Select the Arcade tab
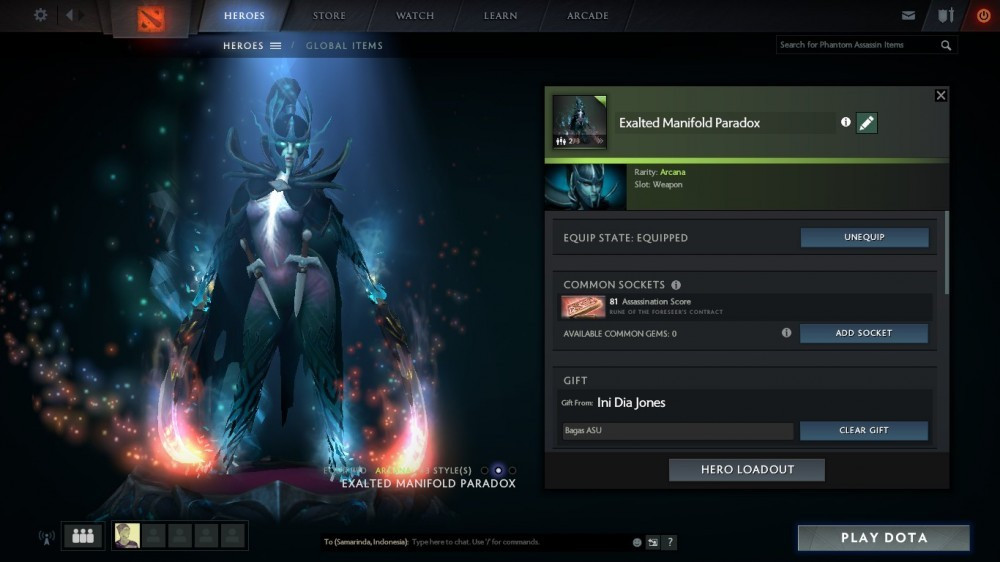 coord(588,16)
